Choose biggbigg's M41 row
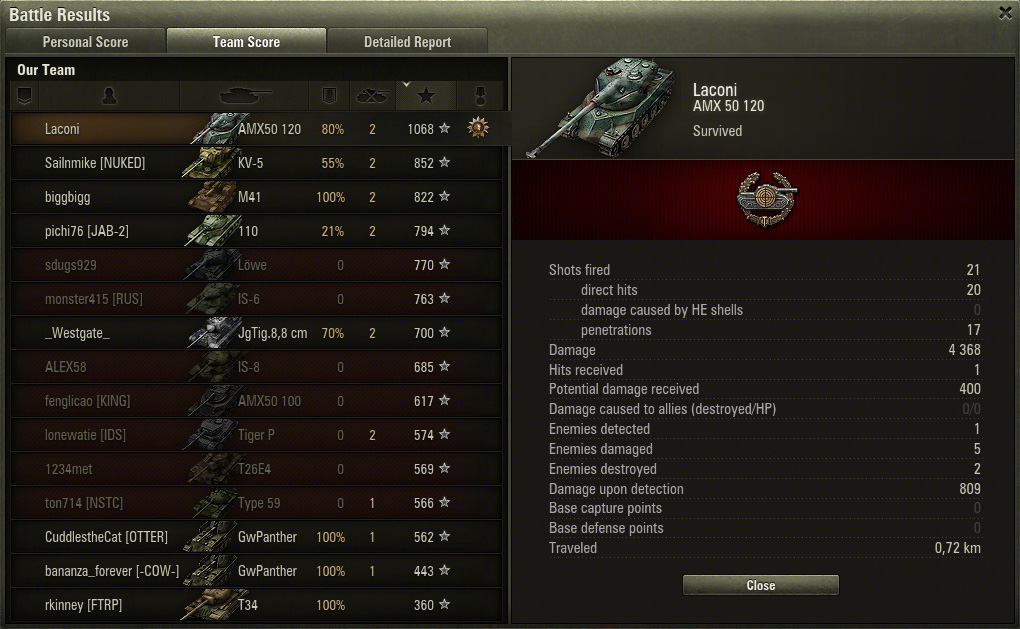Viewport: 1020px width, 629px height. 256,197
